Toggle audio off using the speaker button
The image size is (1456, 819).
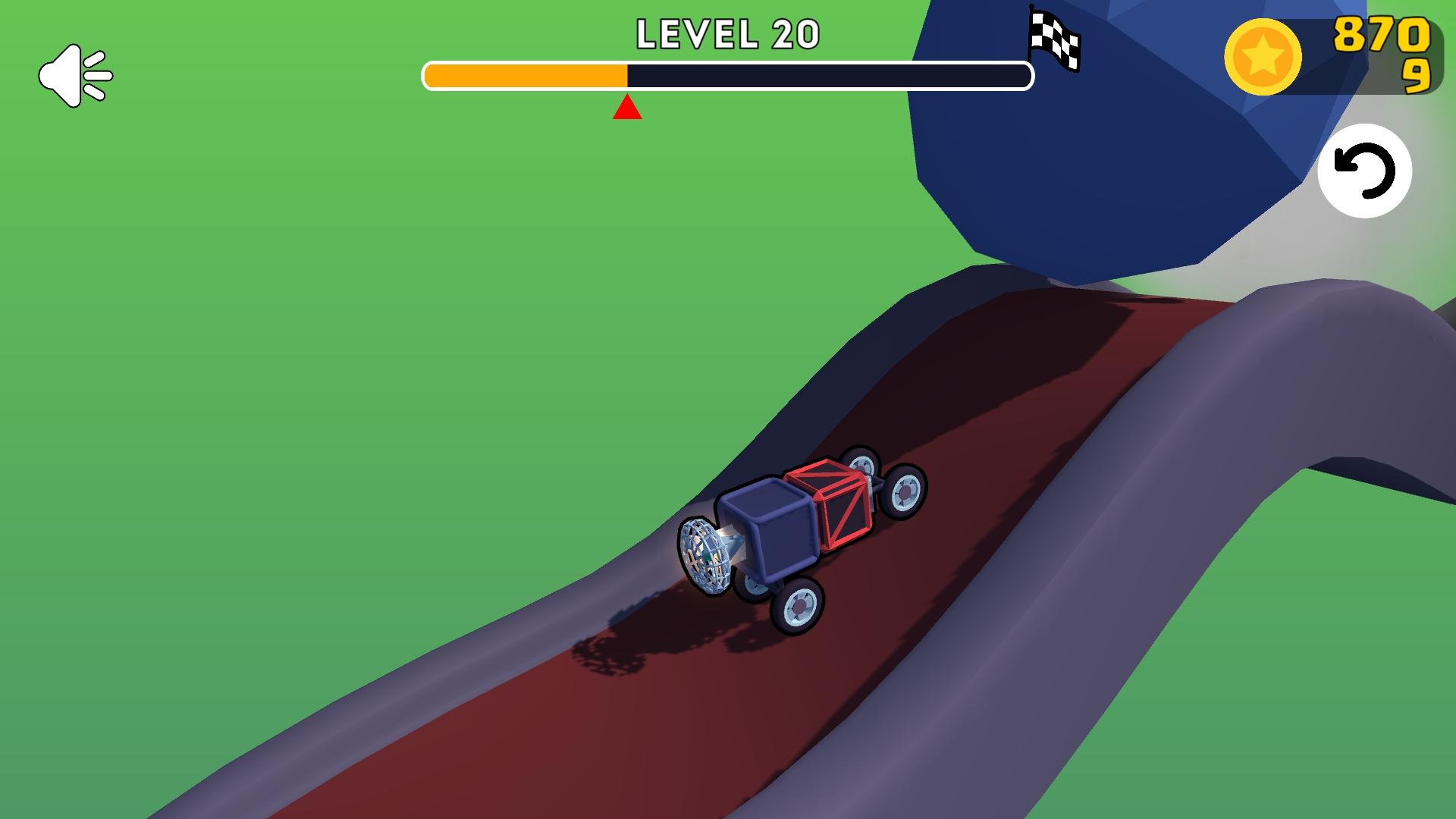76,74
